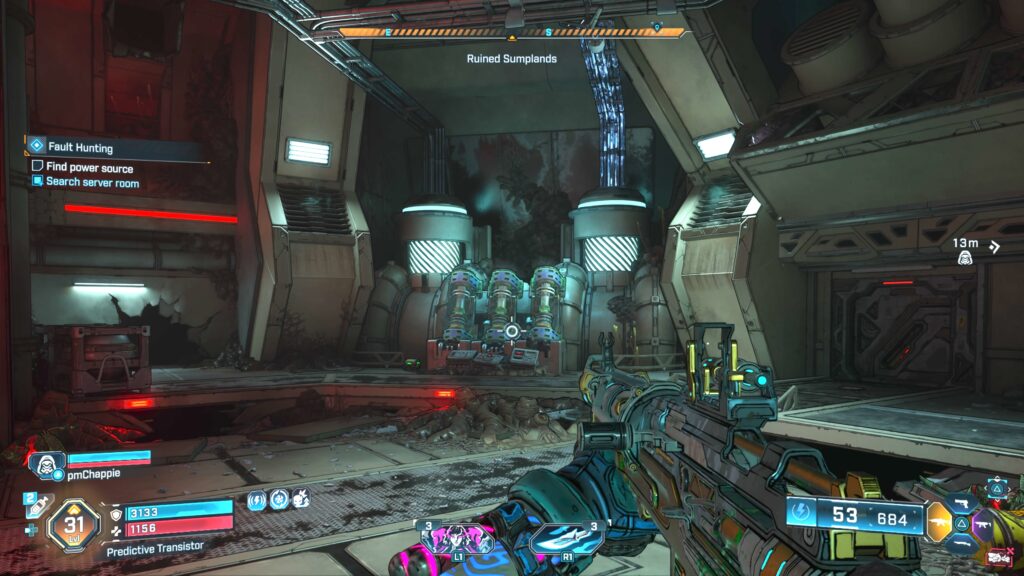Click the lightning bolt status buff icon
This screenshot has height=576, width=1024.
click(257, 498)
